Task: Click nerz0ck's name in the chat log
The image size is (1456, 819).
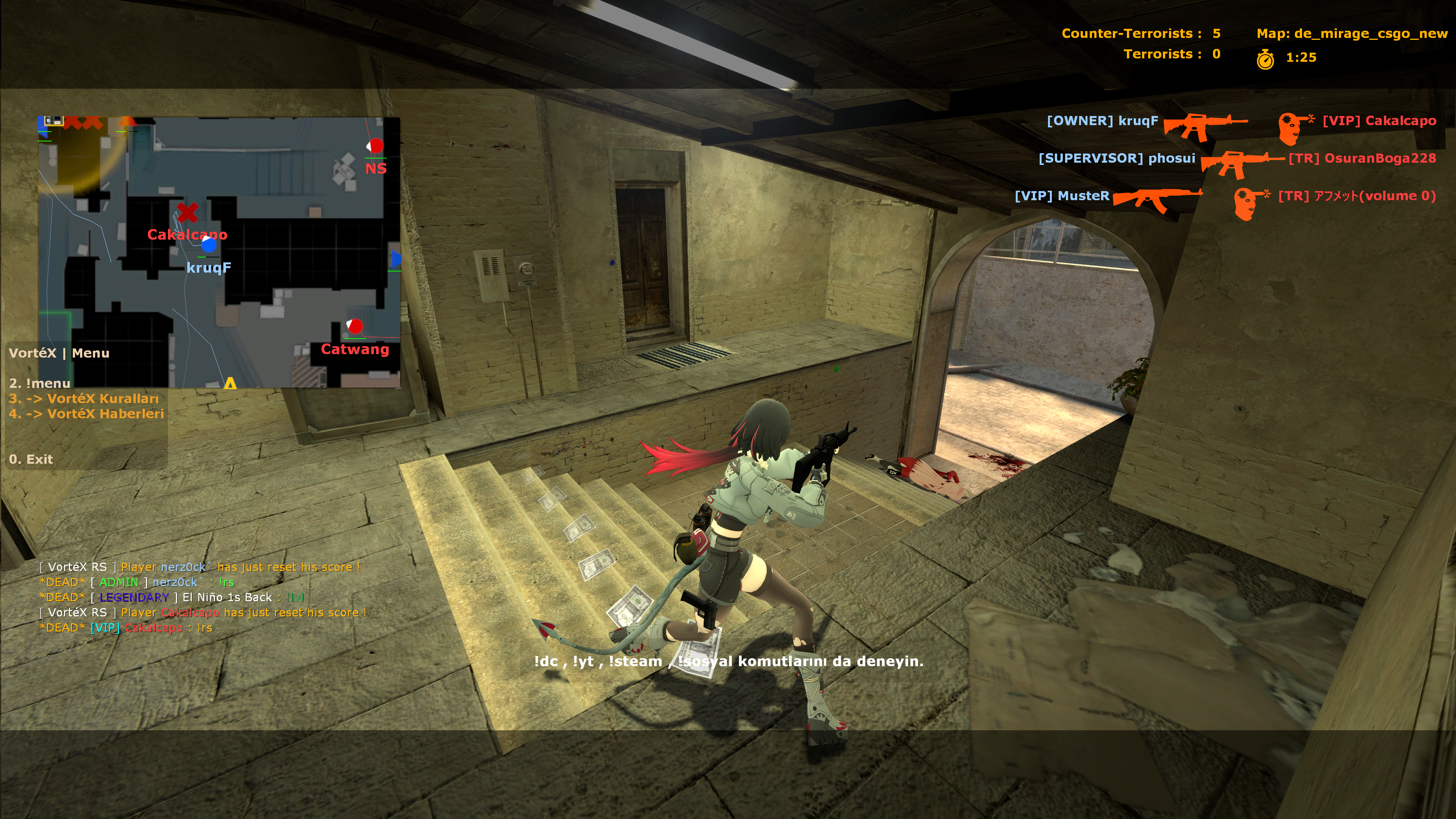Action: click(175, 582)
